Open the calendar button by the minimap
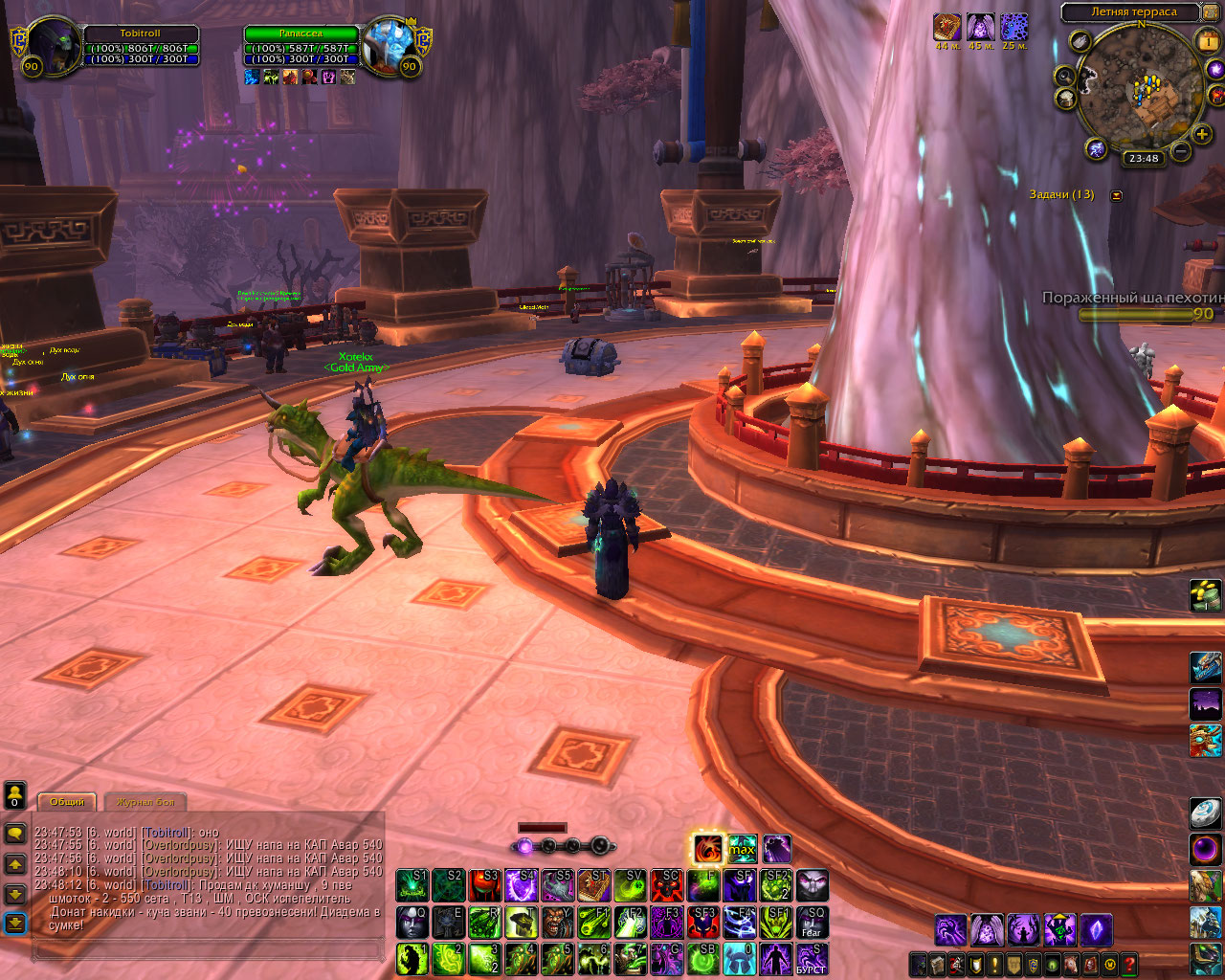Image resolution: width=1225 pixels, height=980 pixels. tap(1207, 41)
